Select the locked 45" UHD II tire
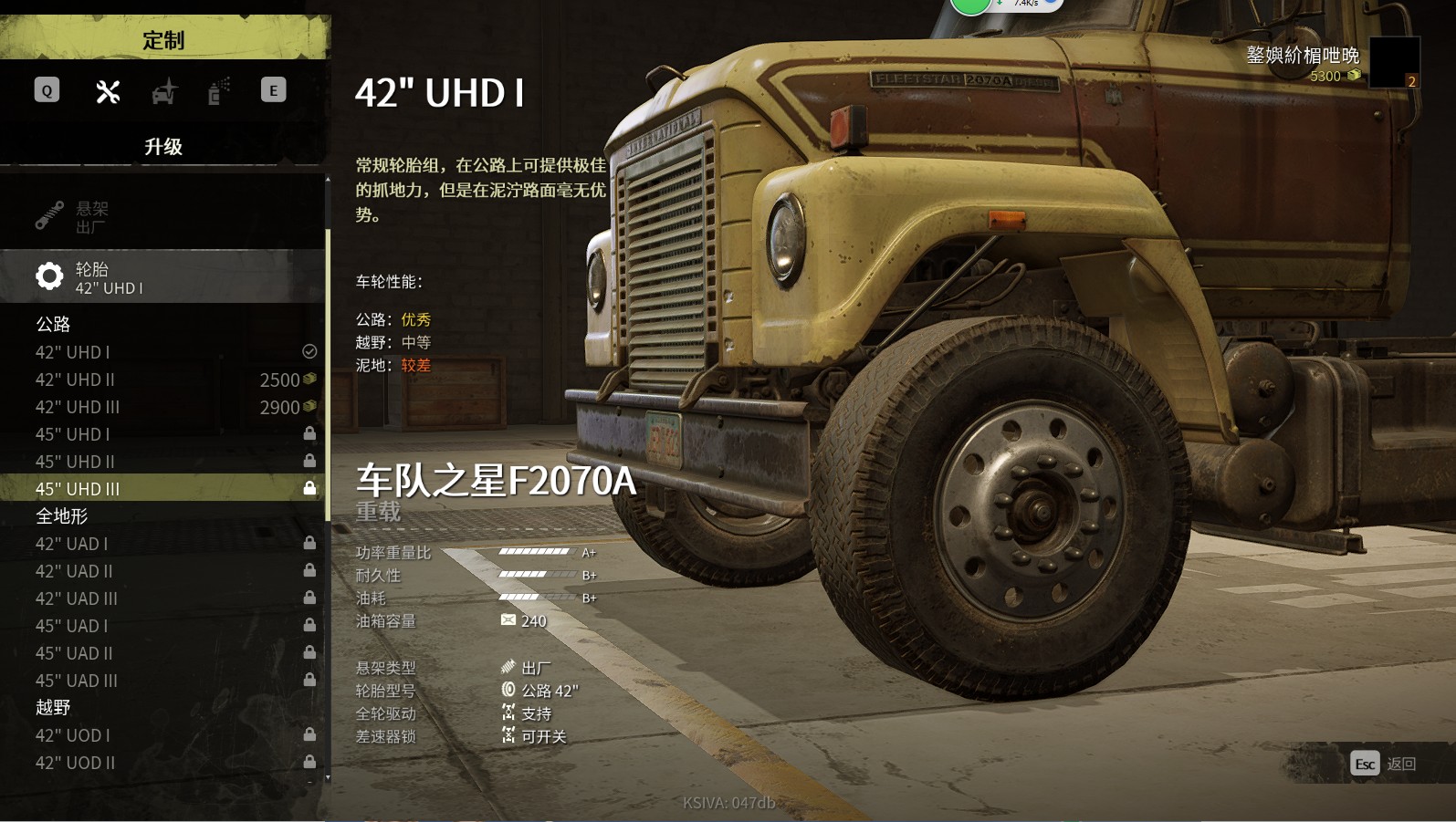Viewport: 1456px width, 822px height. click(x=162, y=462)
